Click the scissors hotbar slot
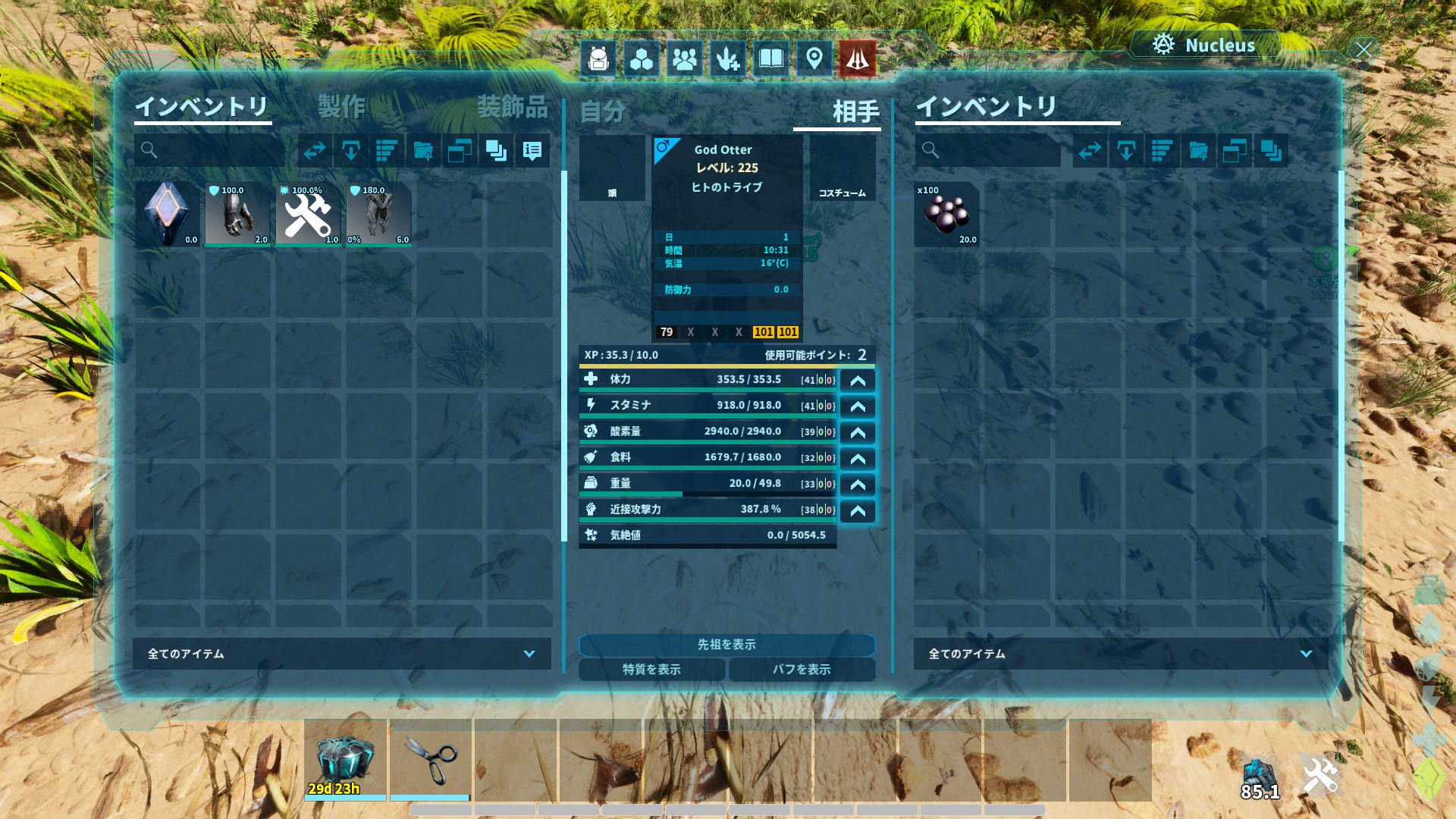 431,760
